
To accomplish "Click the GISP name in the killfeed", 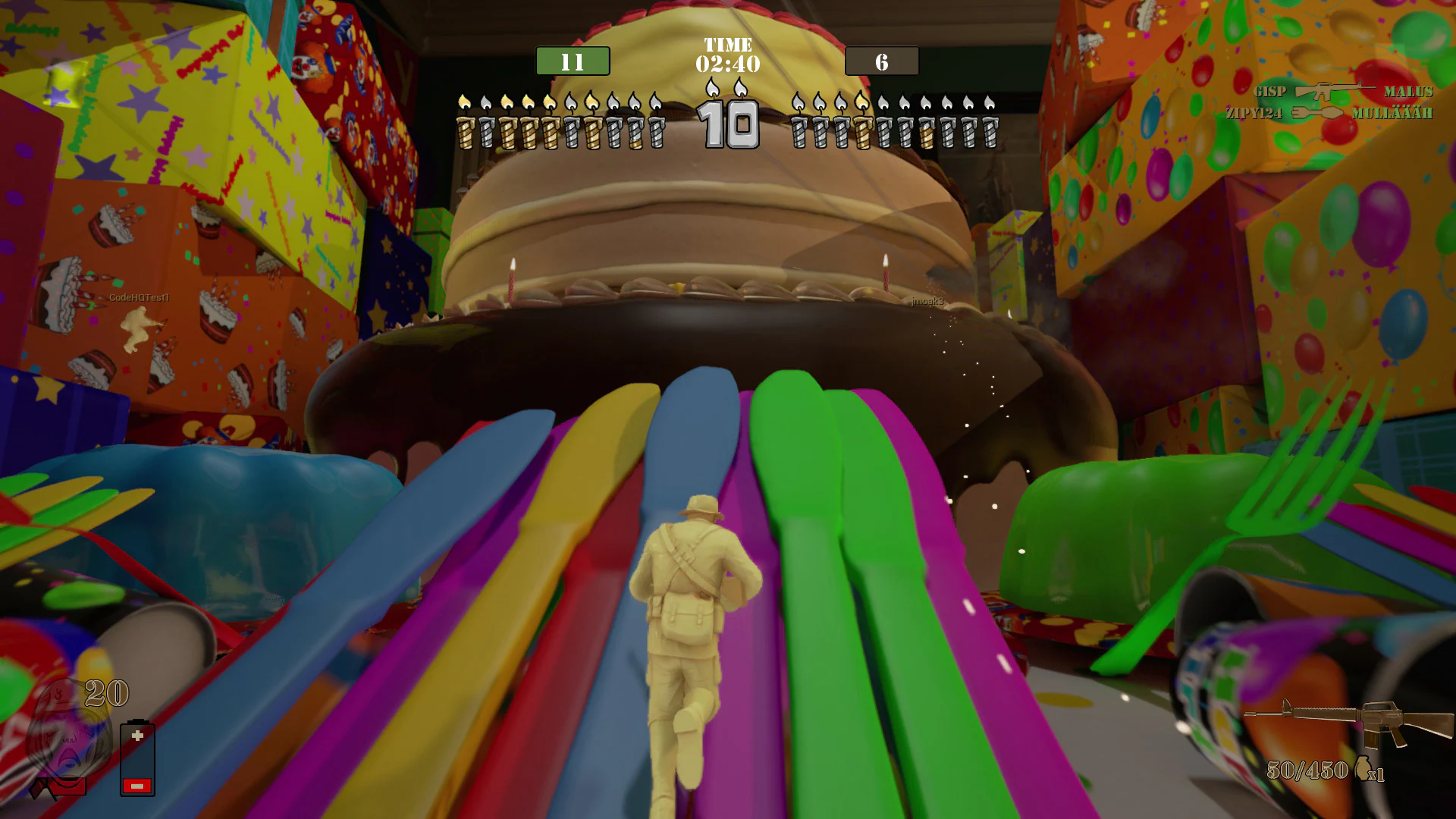I will point(1269,91).
